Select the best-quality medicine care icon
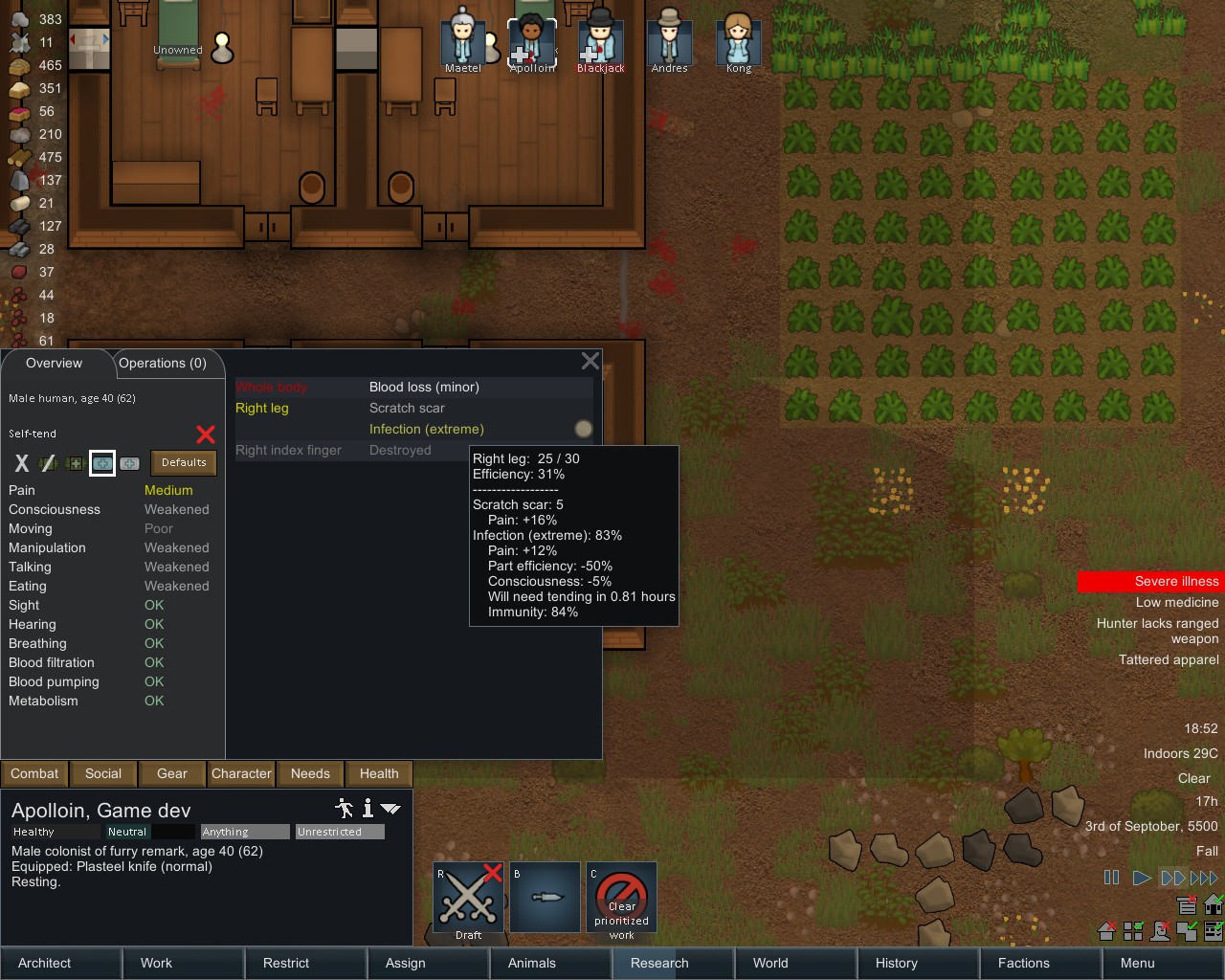Screen dimensions: 1225x980 point(130,464)
